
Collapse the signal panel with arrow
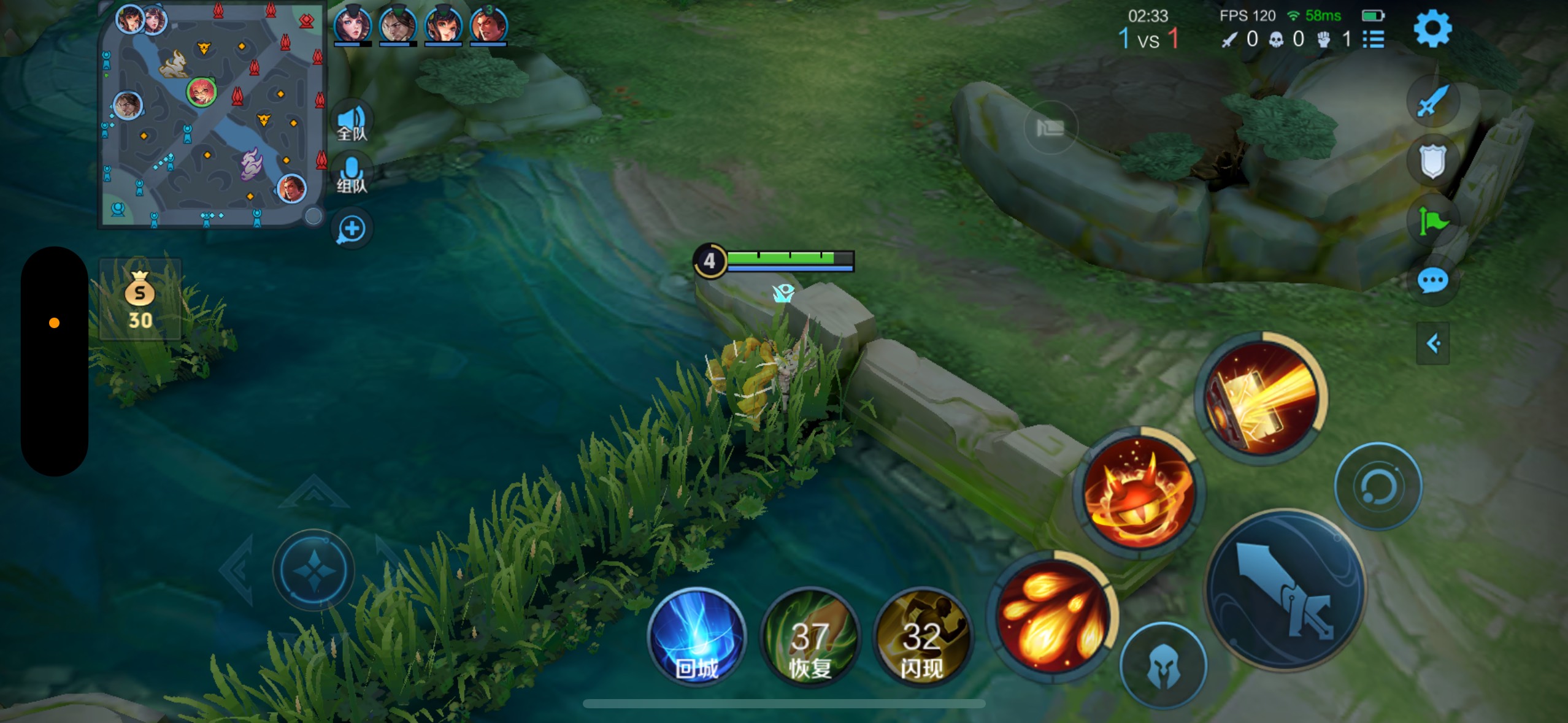pos(1432,343)
